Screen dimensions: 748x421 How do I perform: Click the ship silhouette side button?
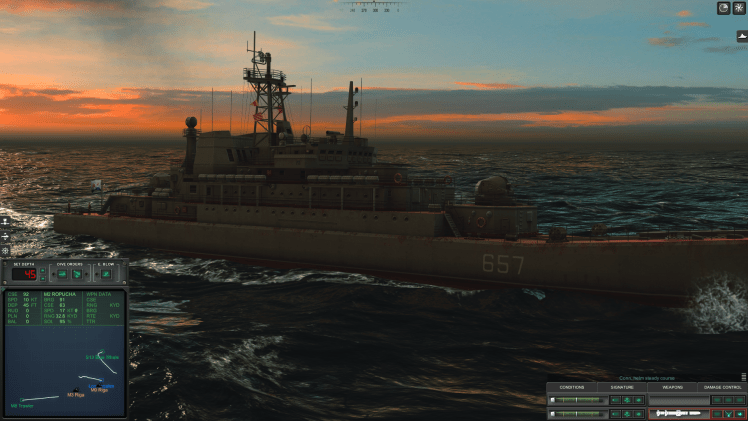tap(742, 36)
